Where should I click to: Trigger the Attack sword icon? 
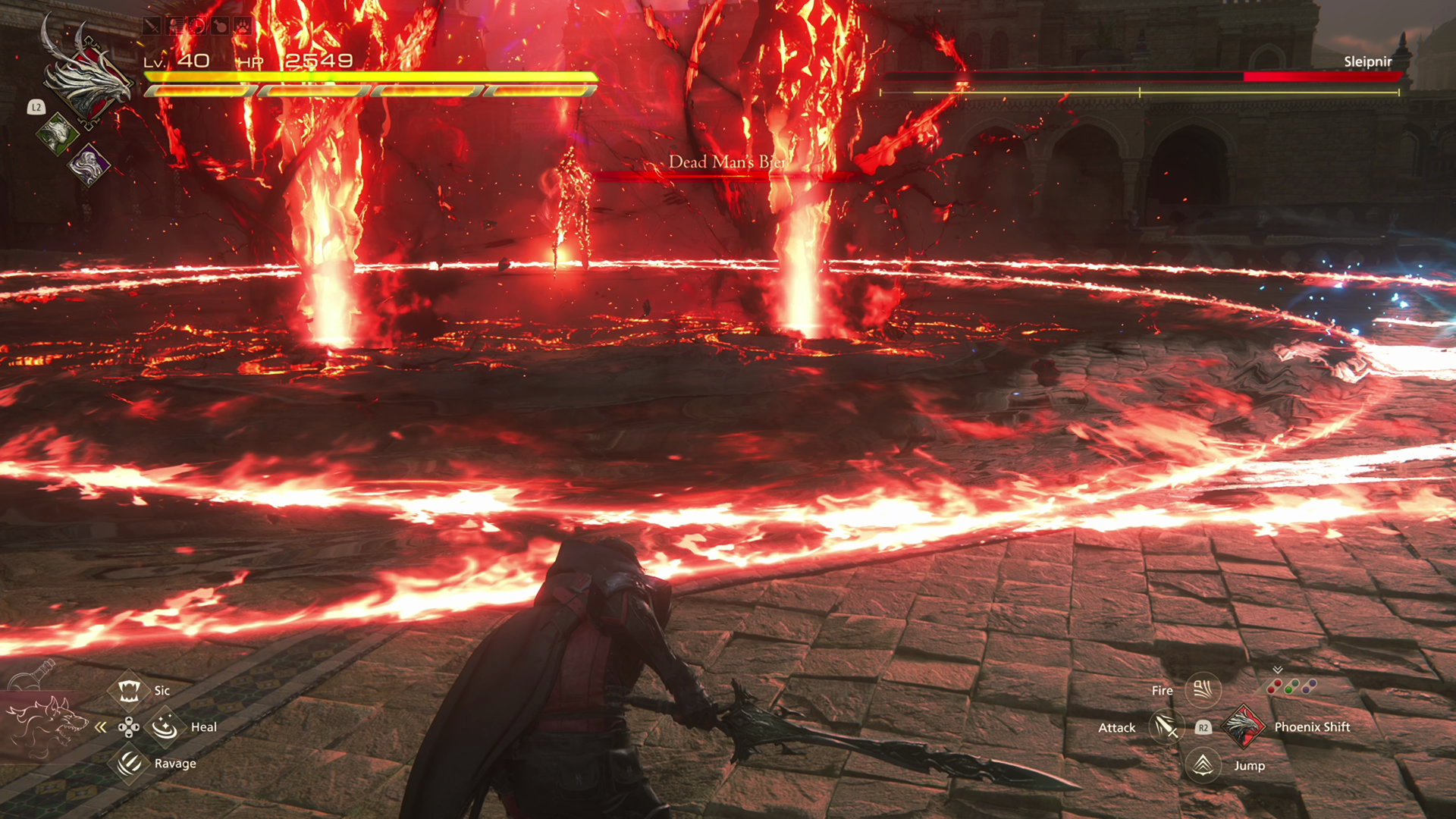1166,727
